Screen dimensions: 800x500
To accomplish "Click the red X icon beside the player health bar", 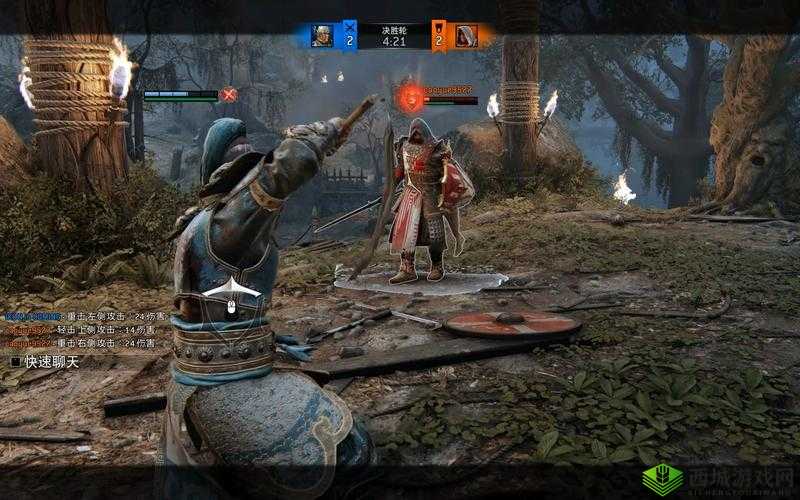I will point(229,95).
